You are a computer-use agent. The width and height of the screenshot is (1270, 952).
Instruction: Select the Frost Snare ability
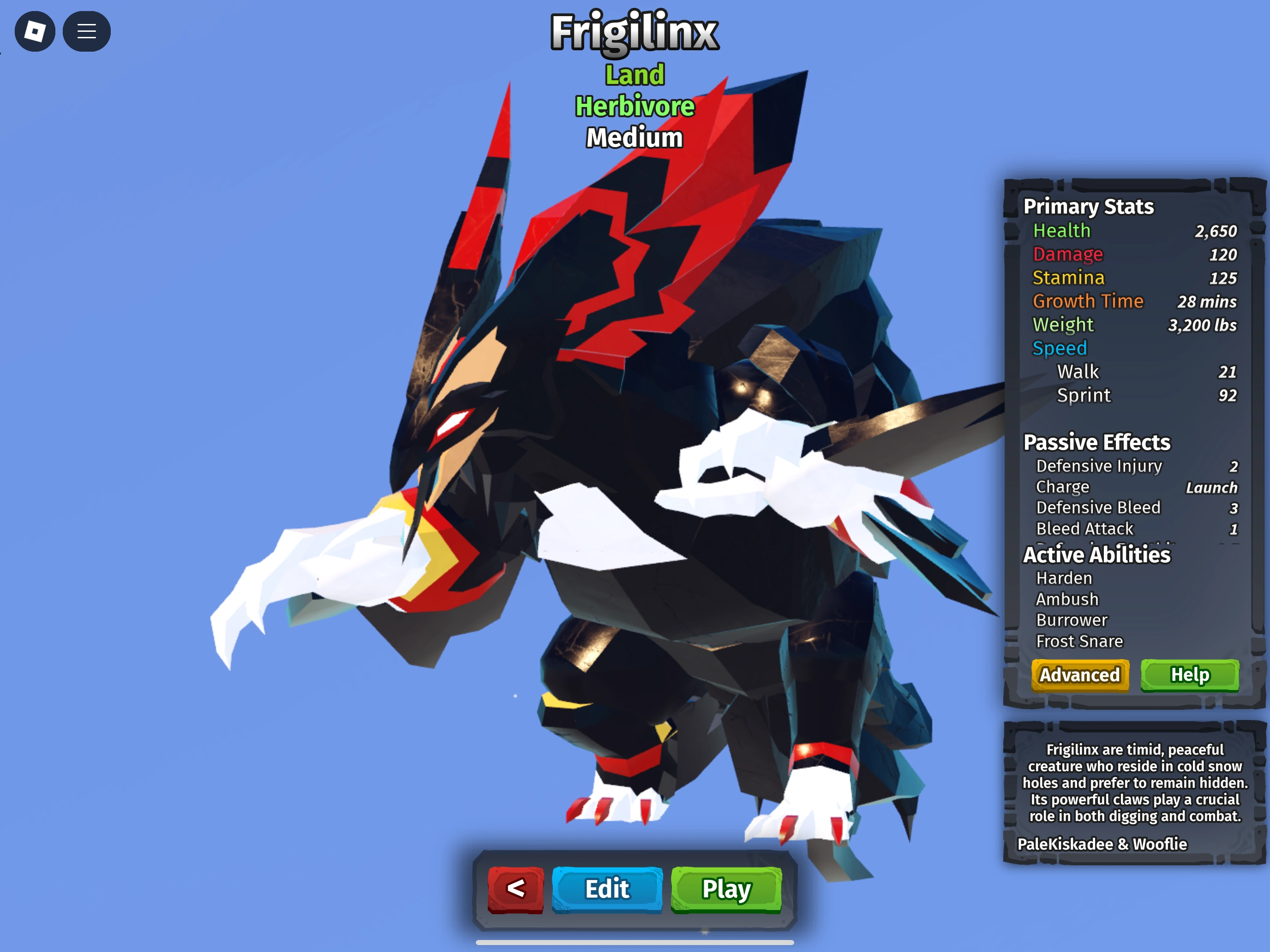tap(1079, 641)
